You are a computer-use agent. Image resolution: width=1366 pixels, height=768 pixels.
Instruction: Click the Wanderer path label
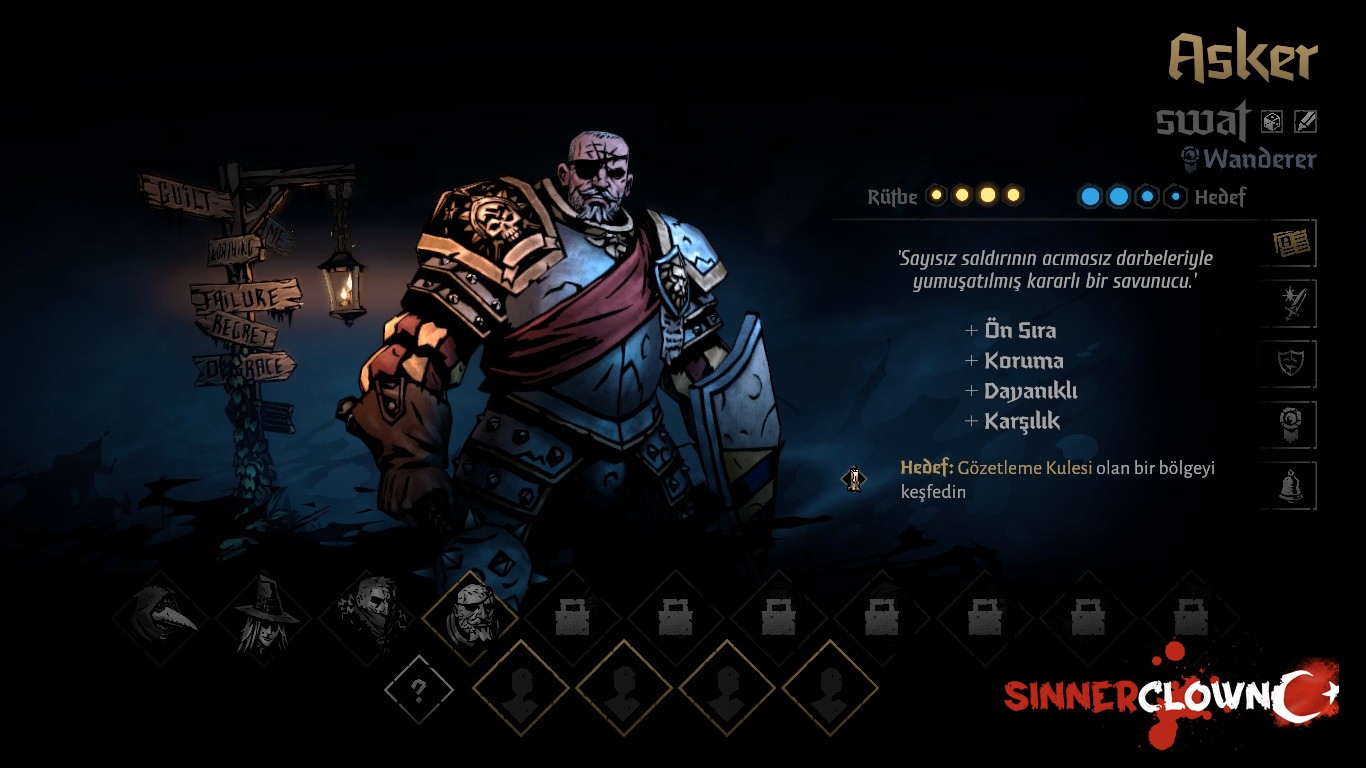[x=1259, y=159]
